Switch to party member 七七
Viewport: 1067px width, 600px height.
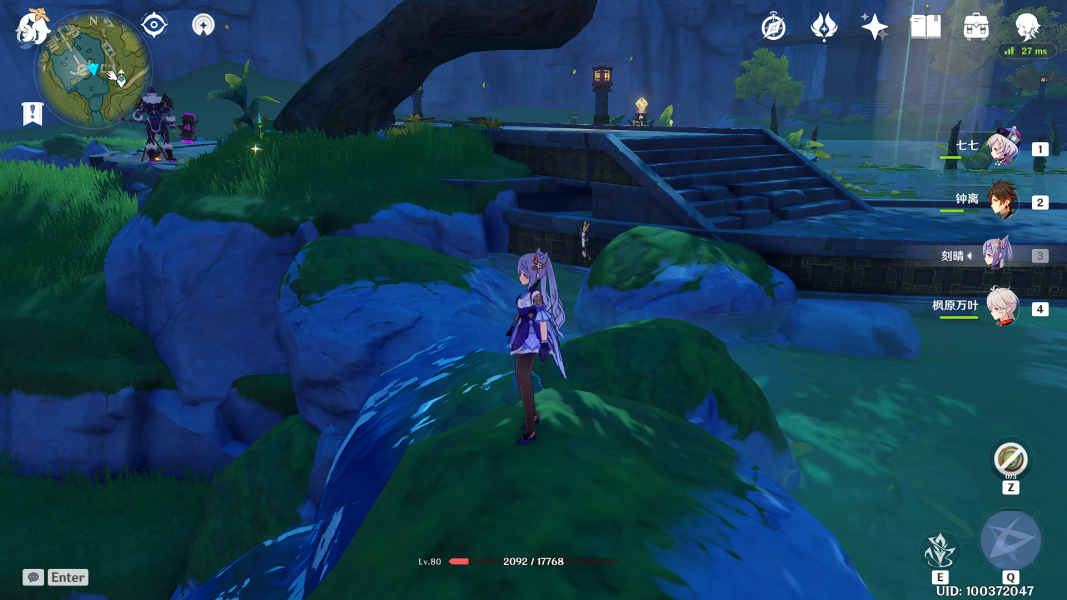[x=1000, y=149]
